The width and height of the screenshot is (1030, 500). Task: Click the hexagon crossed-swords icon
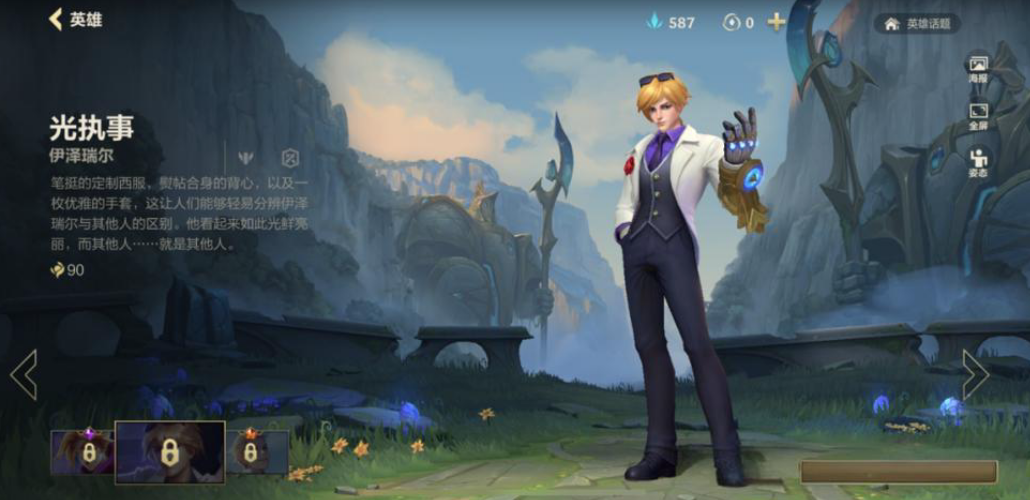click(x=290, y=158)
